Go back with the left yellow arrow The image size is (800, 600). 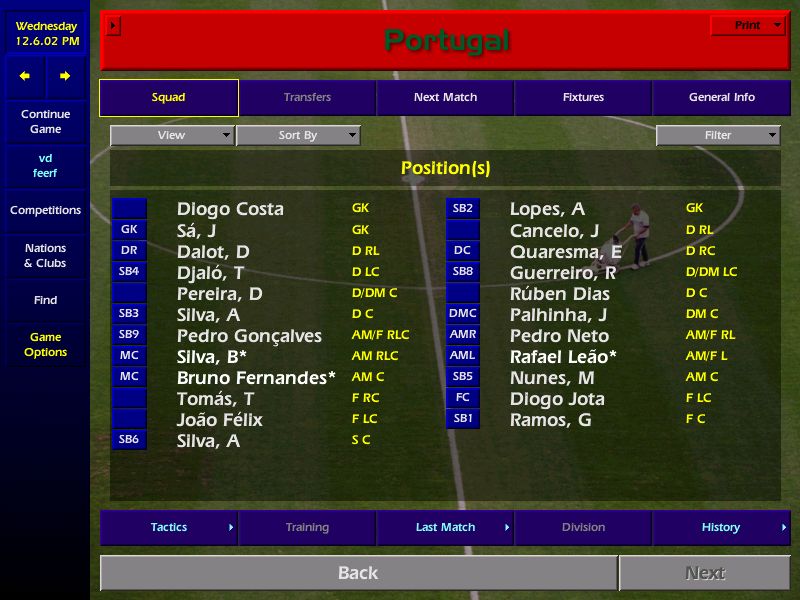pos(25,76)
